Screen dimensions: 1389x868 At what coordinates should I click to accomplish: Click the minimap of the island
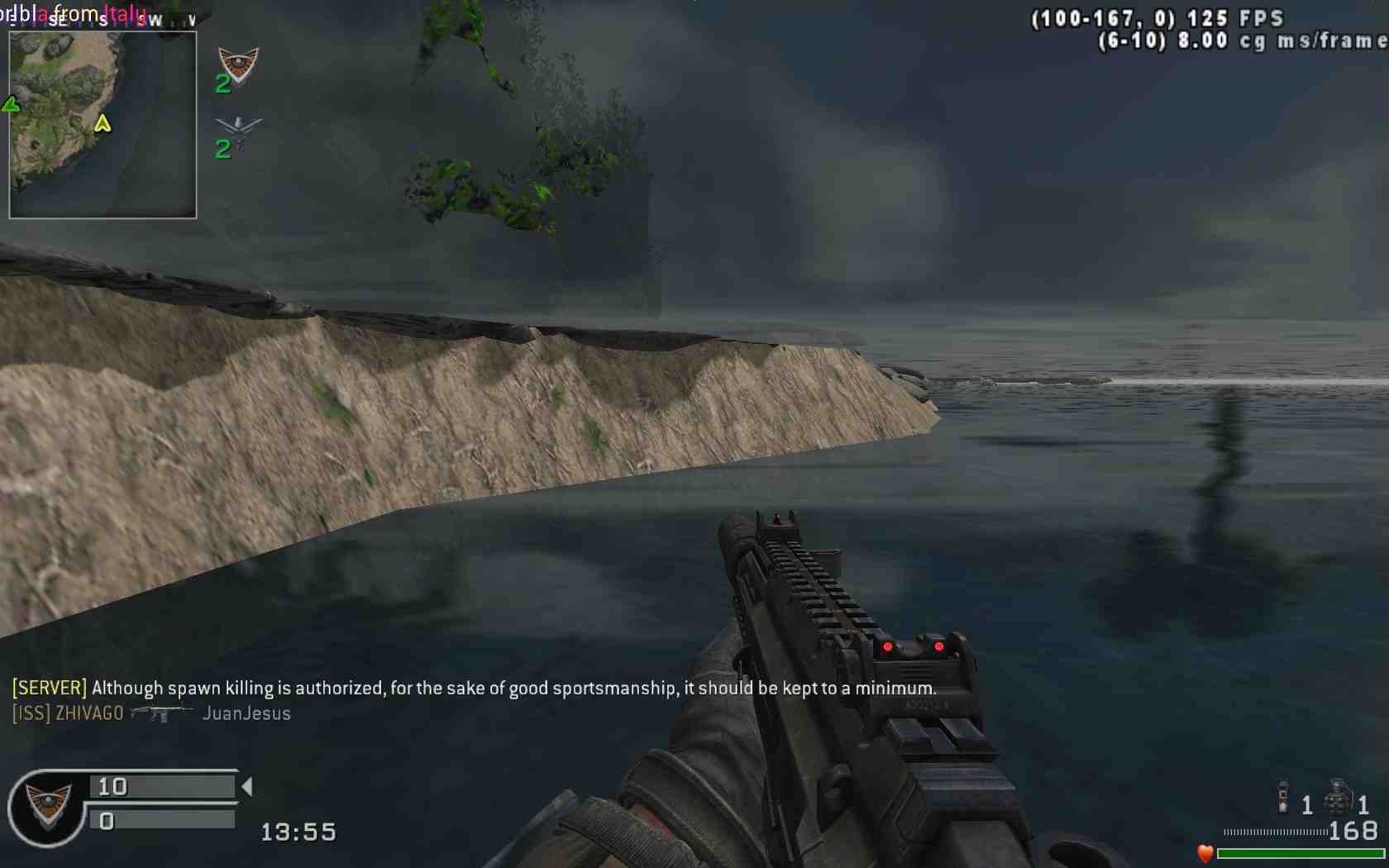pyautogui.click(x=103, y=125)
